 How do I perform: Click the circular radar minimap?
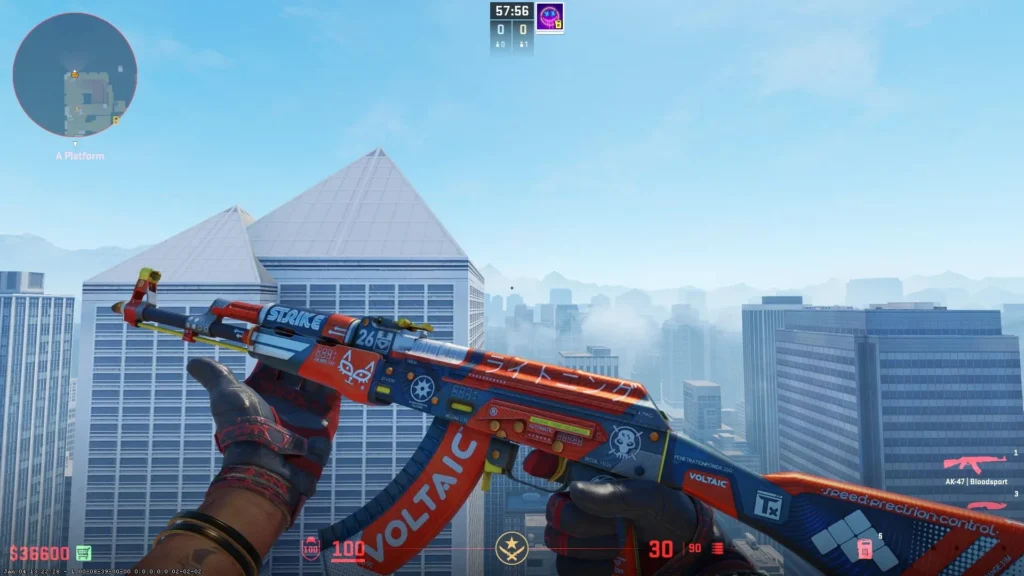tap(75, 75)
